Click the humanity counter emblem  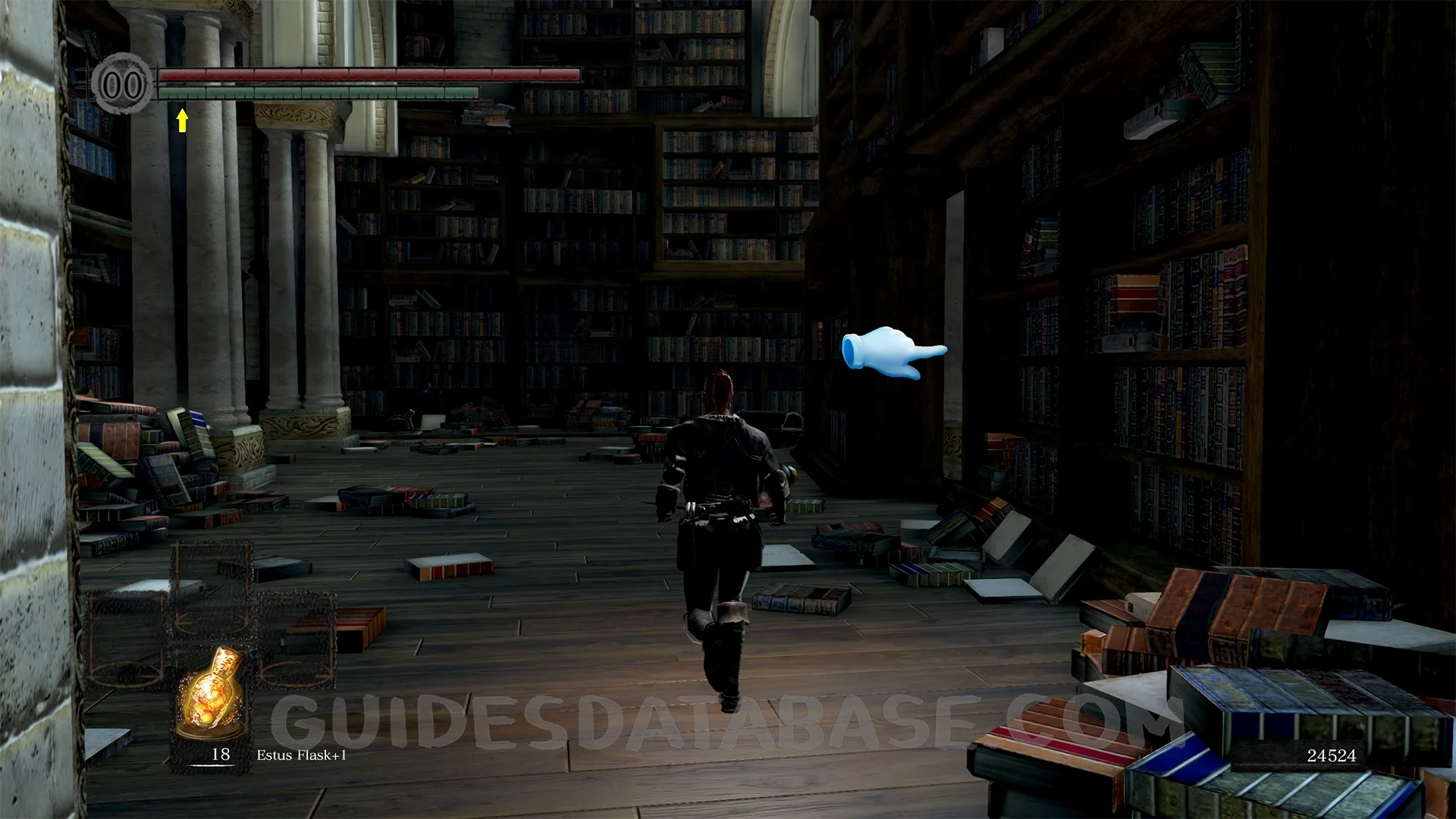click(x=122, y=84)
